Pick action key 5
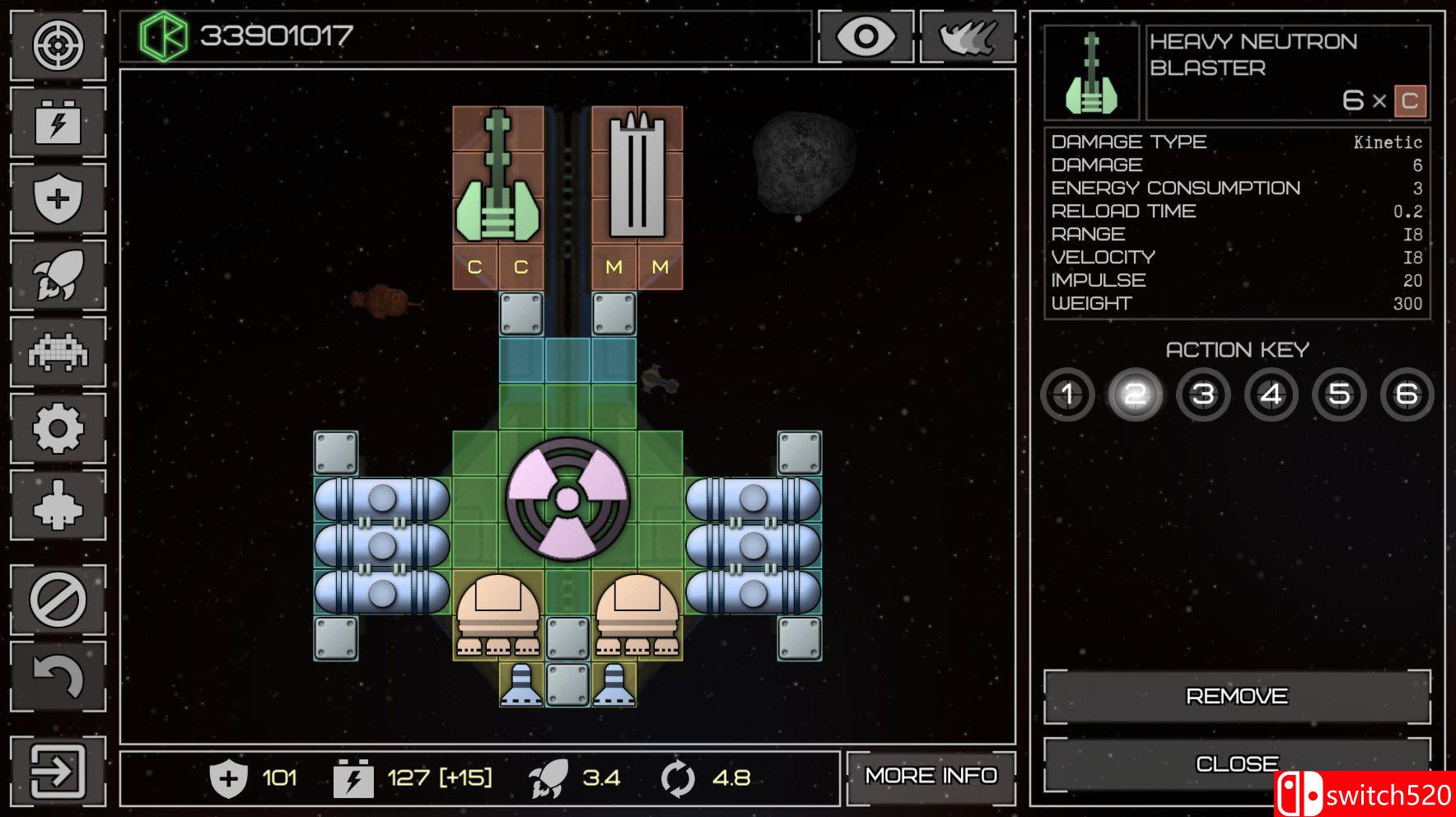The image size is (1456, 817). 1339,394
